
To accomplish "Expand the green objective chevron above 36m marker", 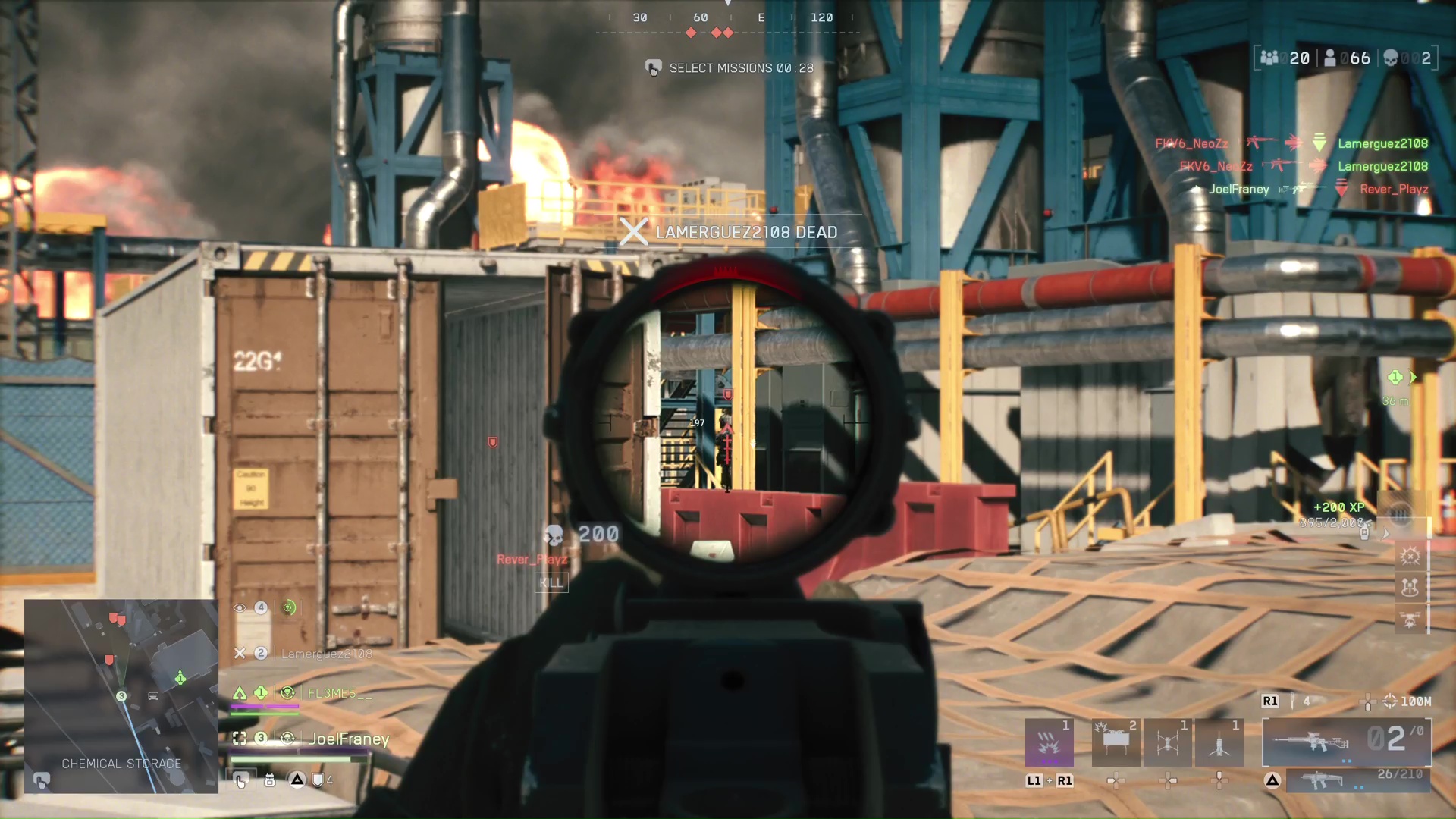I will [1410, 377].
